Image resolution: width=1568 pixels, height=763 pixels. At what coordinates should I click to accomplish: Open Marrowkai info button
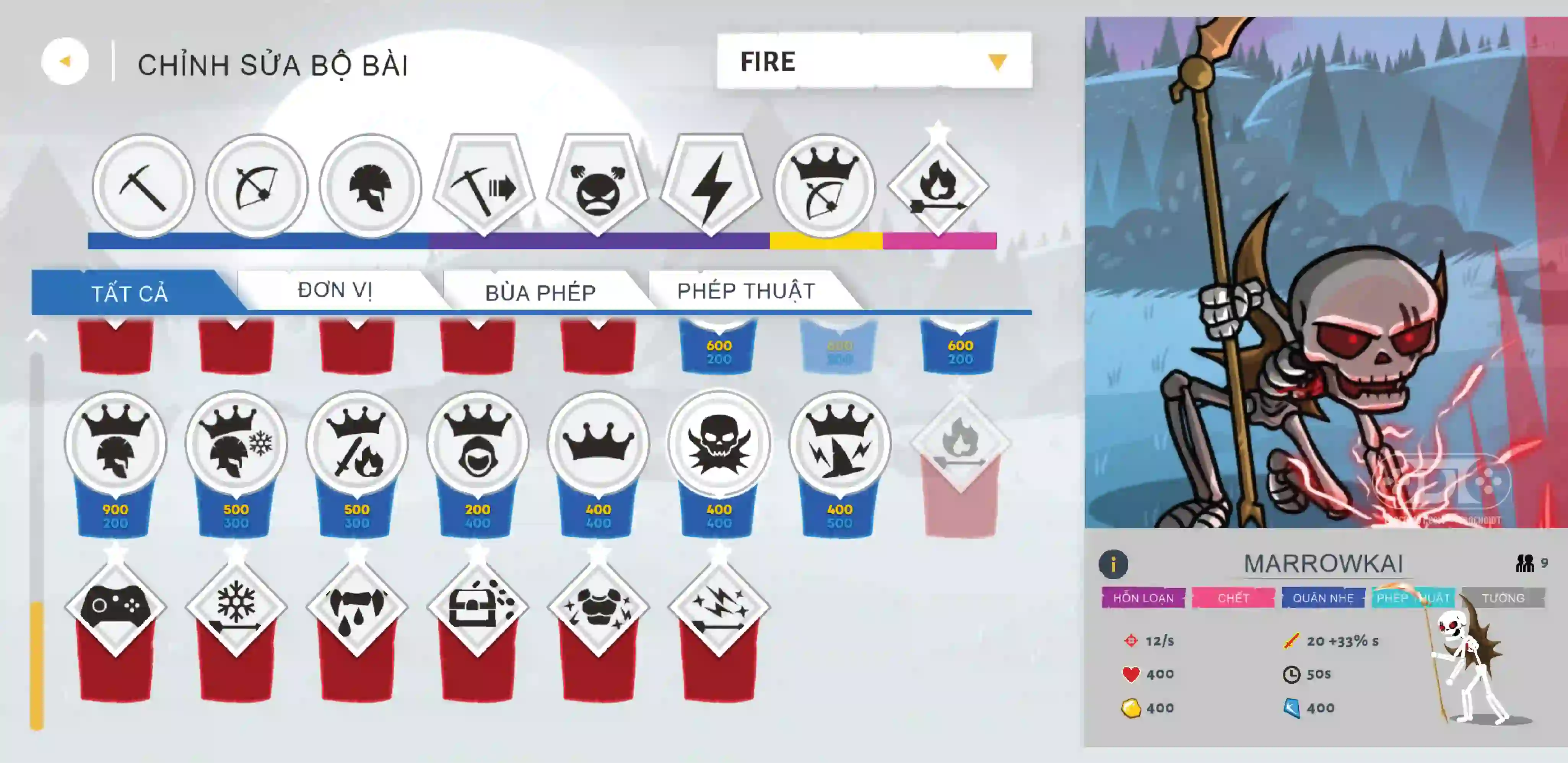tap(1113, 564)
